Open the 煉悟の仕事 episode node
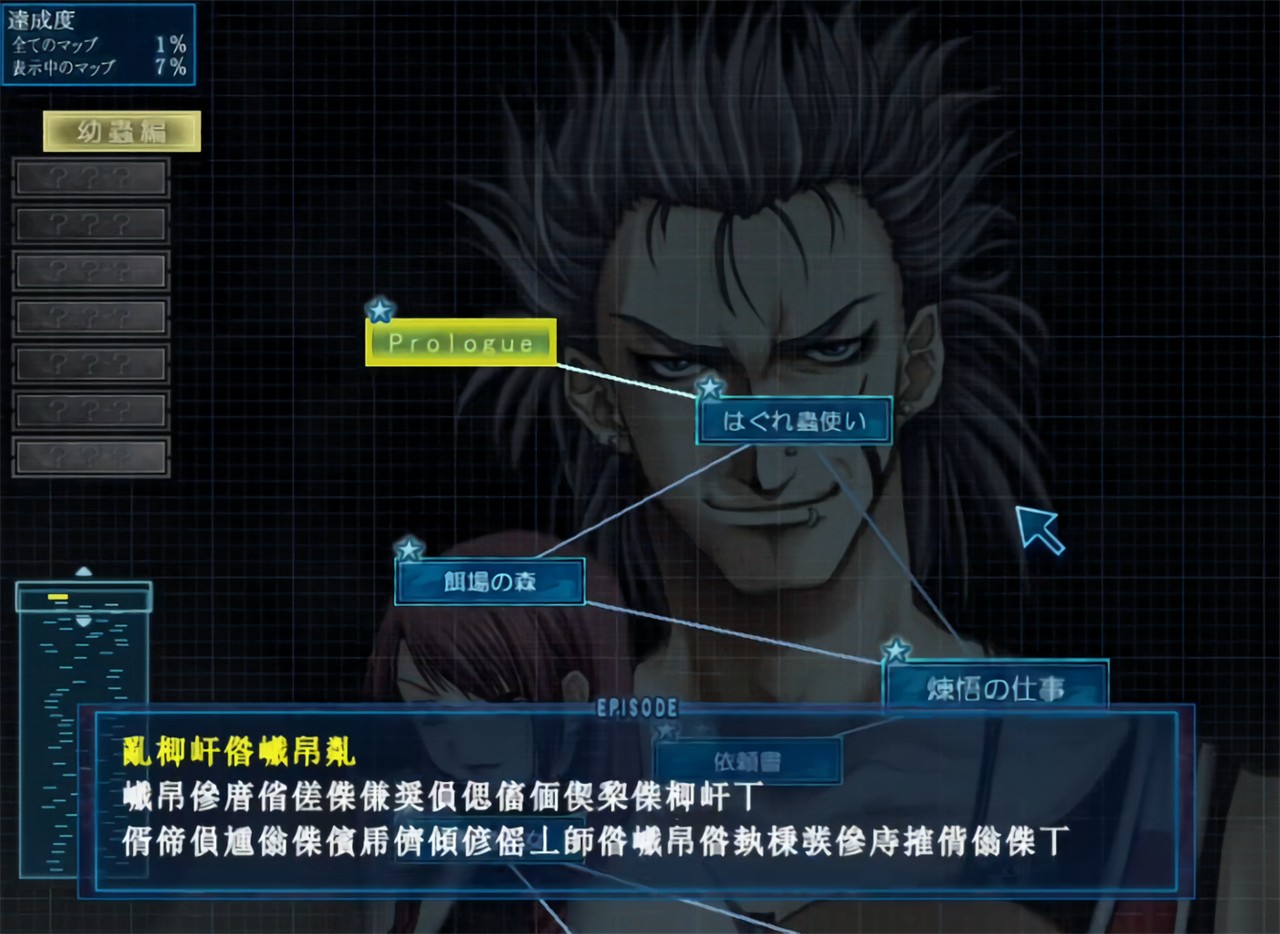This screenshot has height=934, width=1280. [x=995, y=687]
